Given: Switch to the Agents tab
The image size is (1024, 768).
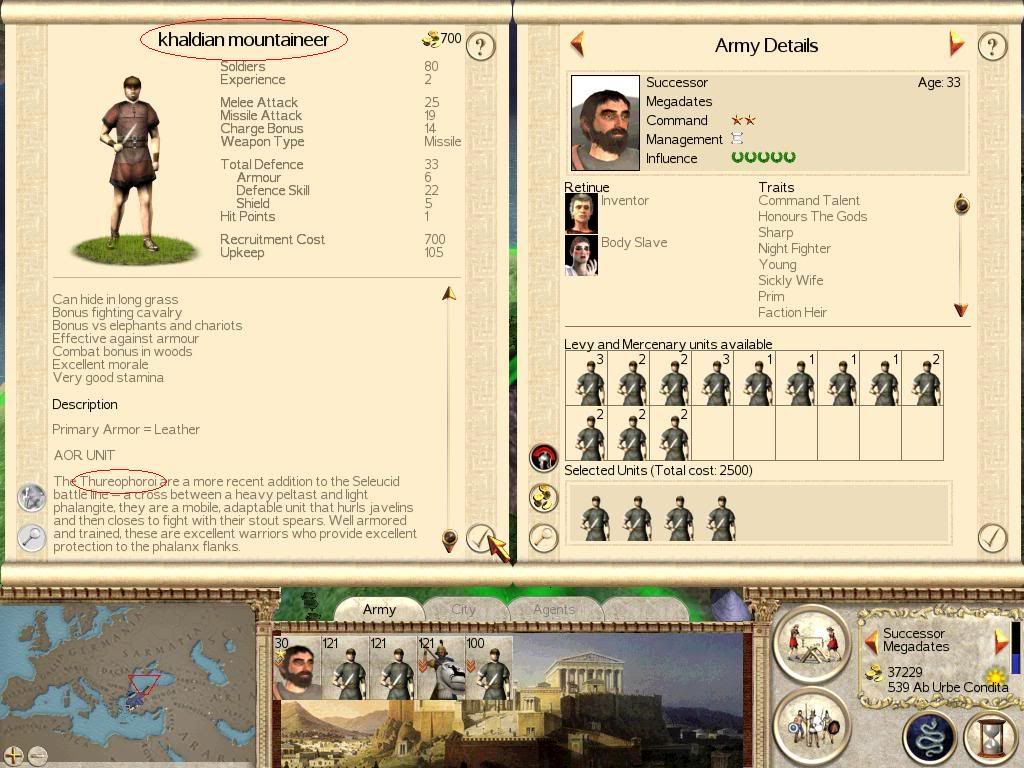Looking at the screenshot, I should click(553, 609).
